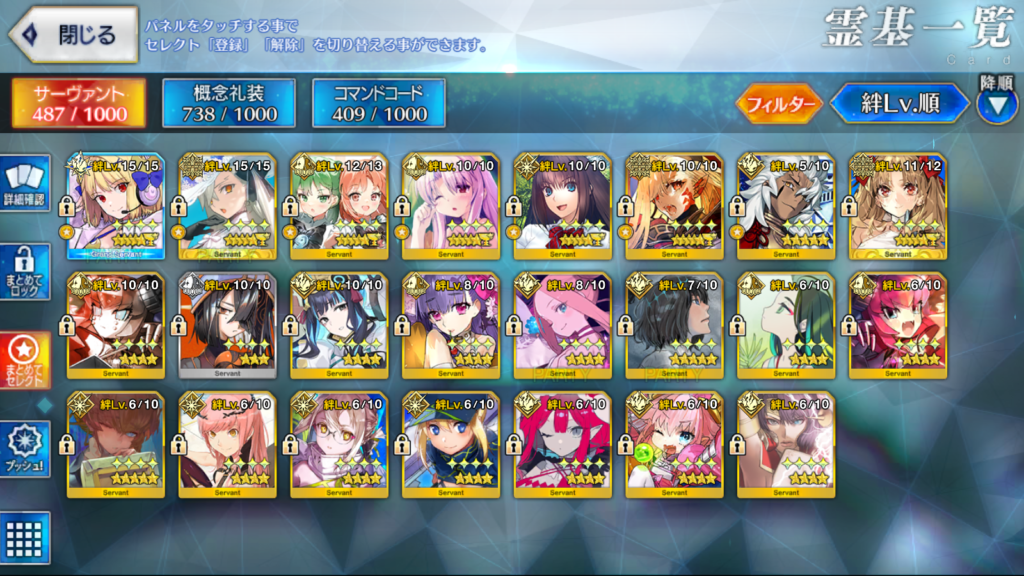1024x576 pixels.
Task: Tap the プッシュ! button
Action: tap(25, 450)
